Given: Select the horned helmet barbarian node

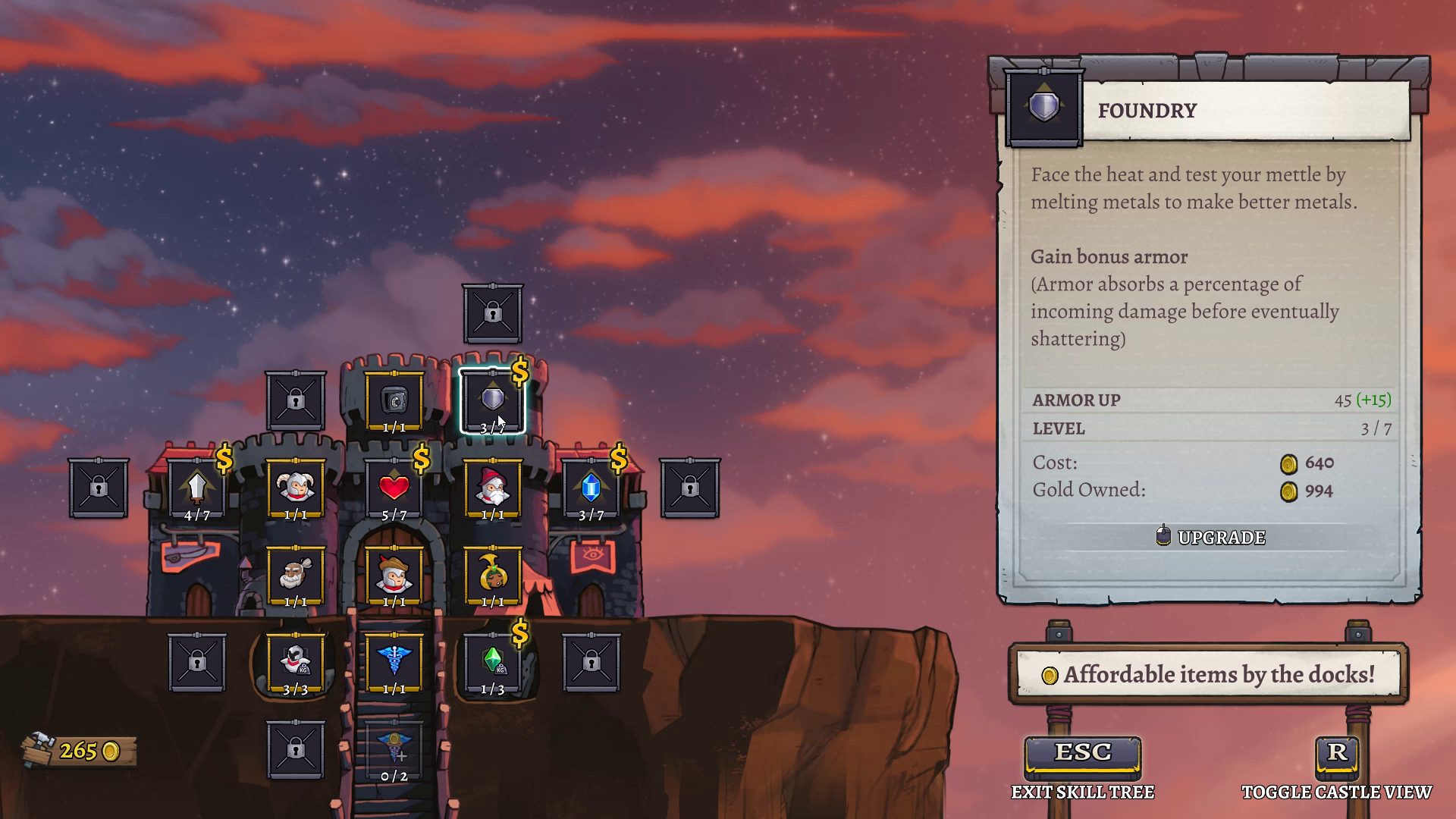Looking at the screenshot, I should pyautogui.click(x=295, y=488).
